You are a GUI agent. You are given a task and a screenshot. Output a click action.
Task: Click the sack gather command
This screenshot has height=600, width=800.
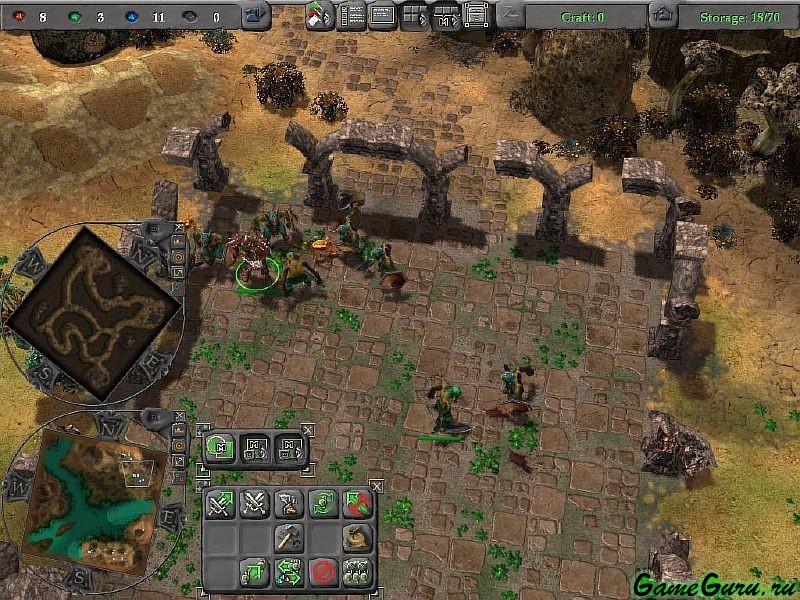pyautogui.click(x=357, y=539)
